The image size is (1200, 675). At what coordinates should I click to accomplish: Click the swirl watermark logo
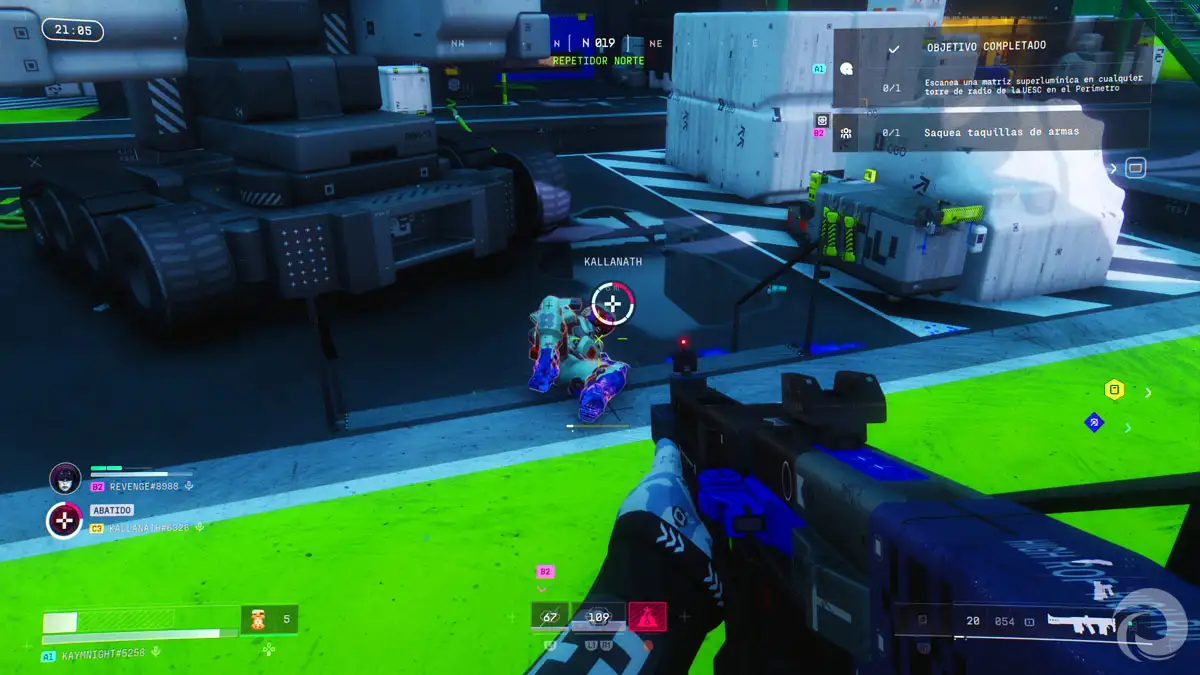point(1149,626)
